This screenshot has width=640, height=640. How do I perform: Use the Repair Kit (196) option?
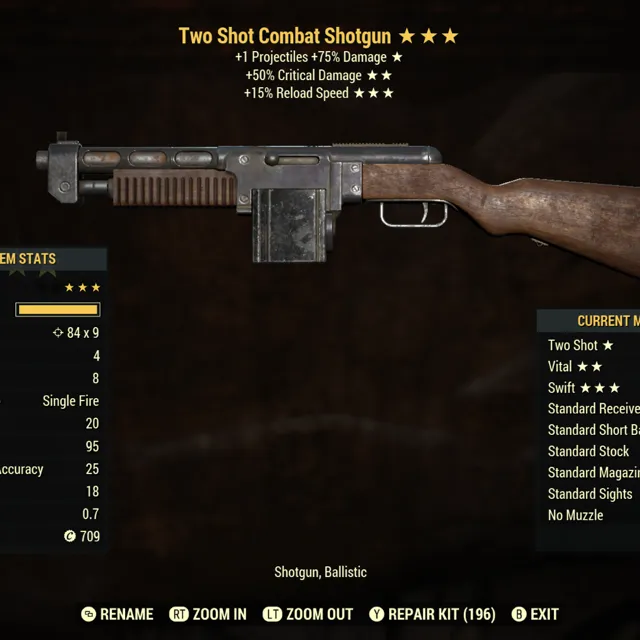click(x=432, y=614)
